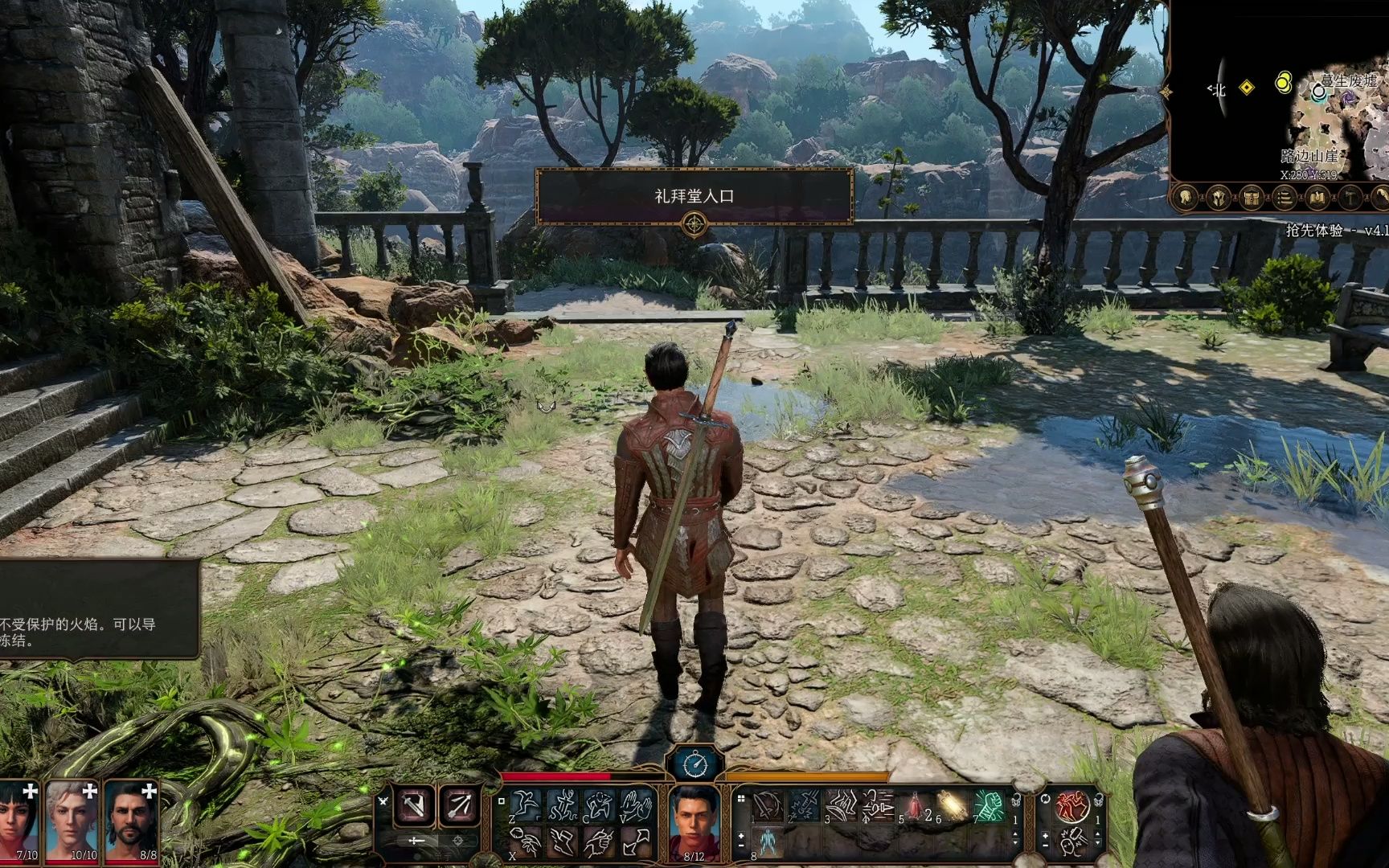This screenshot has width=1389, height=868.
Task: Toggle the small checkbox left of action icons
Action: click(x=500, y=802)
